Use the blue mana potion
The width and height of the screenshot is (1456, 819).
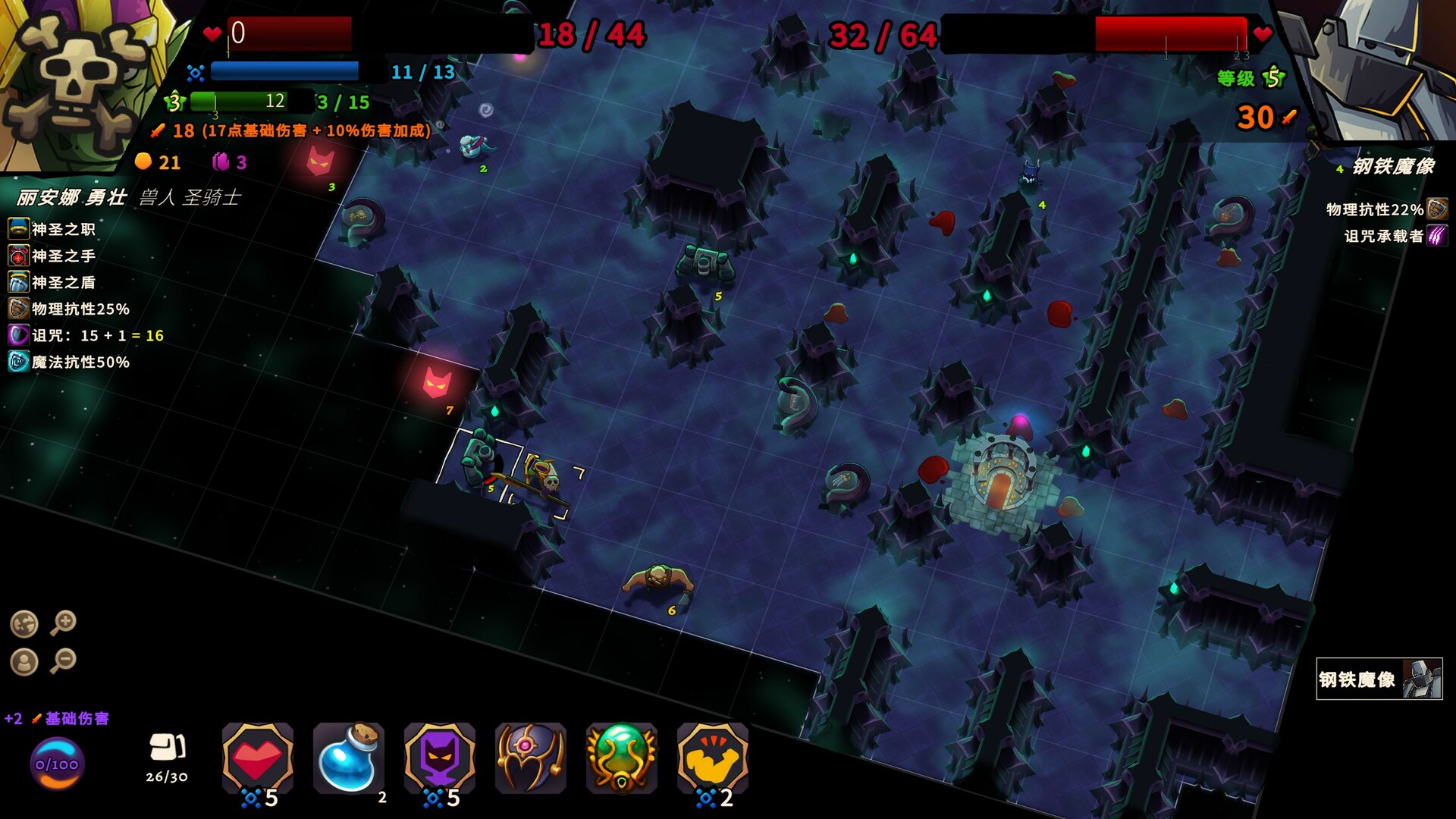click(x=348, y=758)
